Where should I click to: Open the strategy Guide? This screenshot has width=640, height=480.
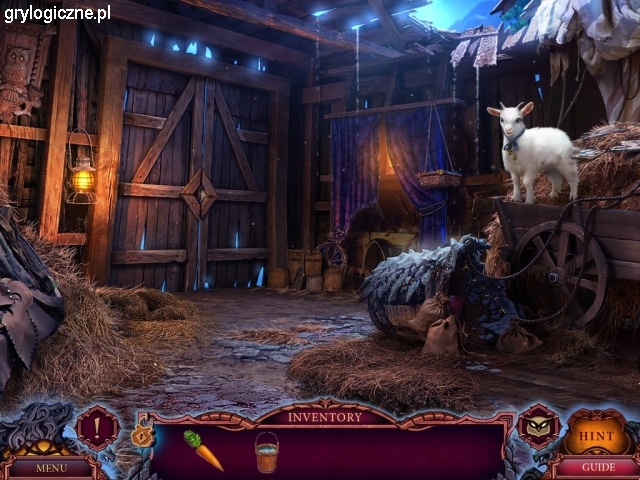click(598, 466)
